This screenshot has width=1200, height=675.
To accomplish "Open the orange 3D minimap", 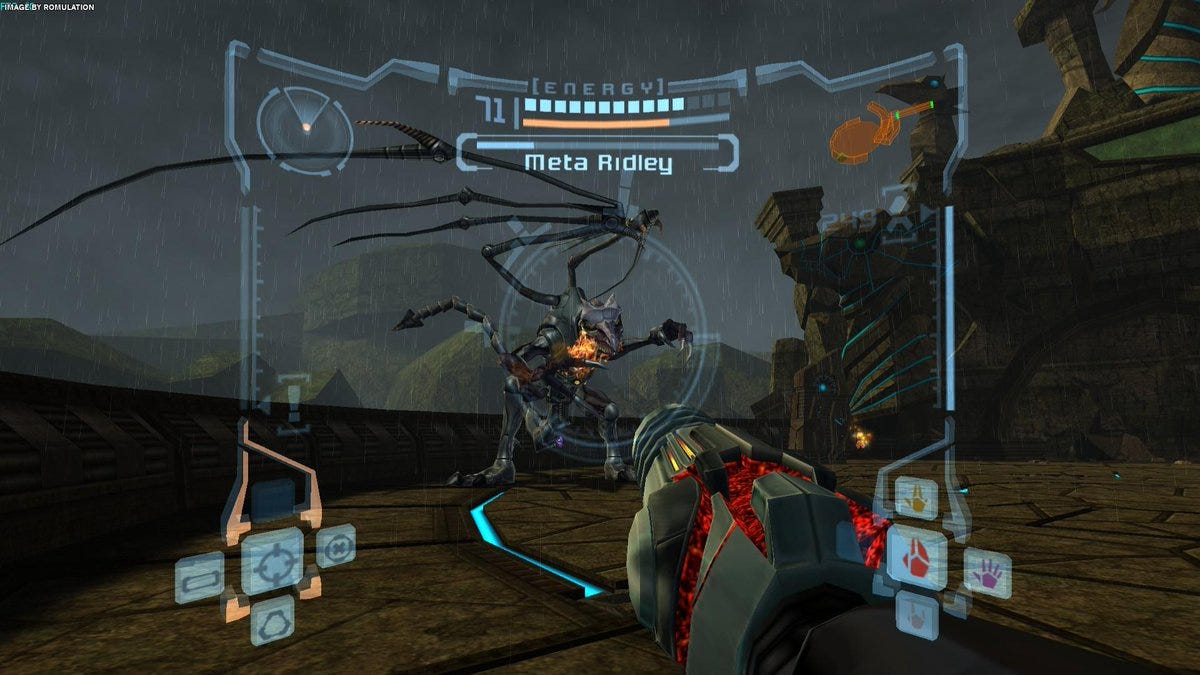I will point(863,131).
